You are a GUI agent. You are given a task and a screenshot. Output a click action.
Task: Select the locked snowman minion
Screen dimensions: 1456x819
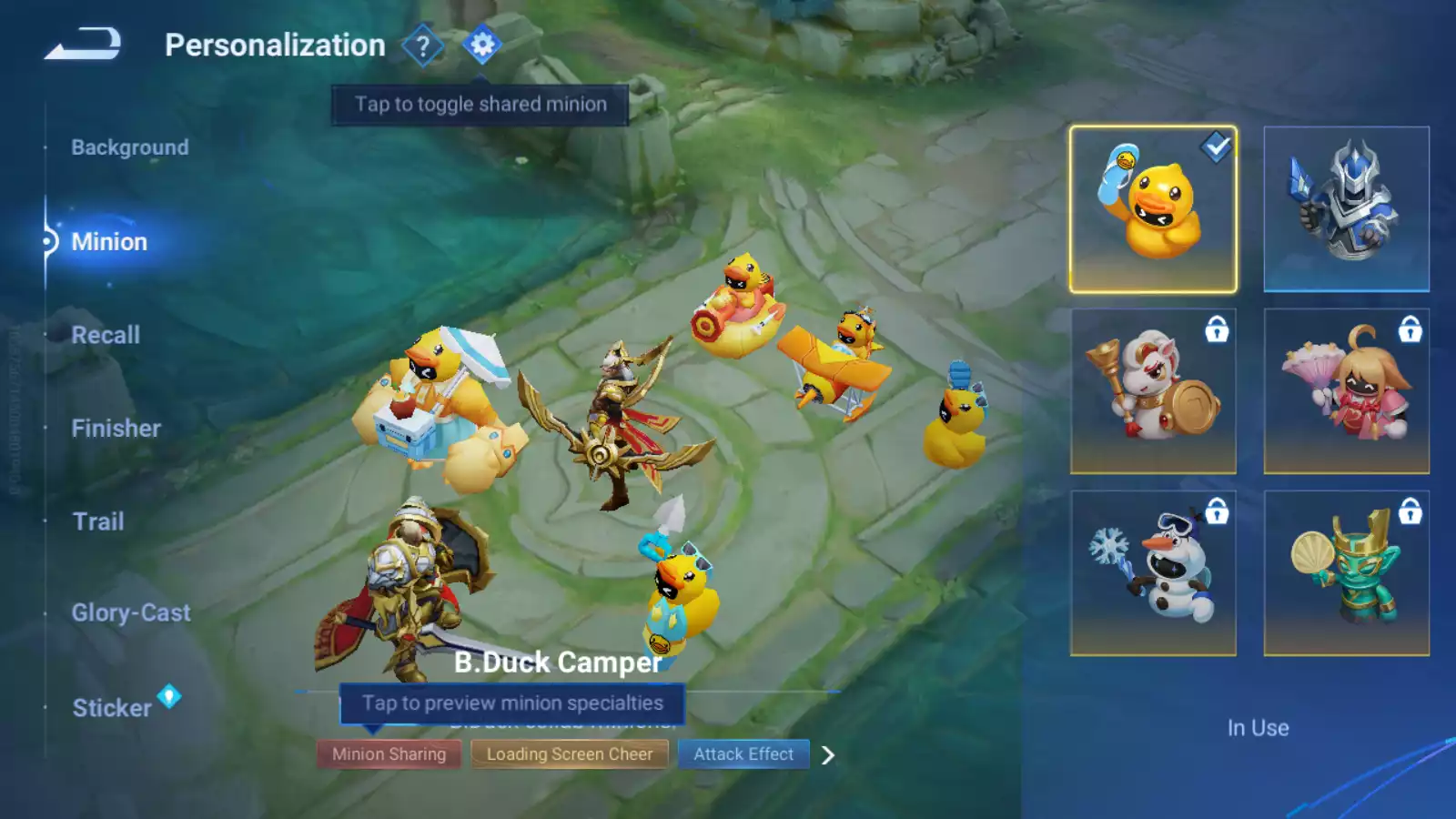[x=1153, y=573]
